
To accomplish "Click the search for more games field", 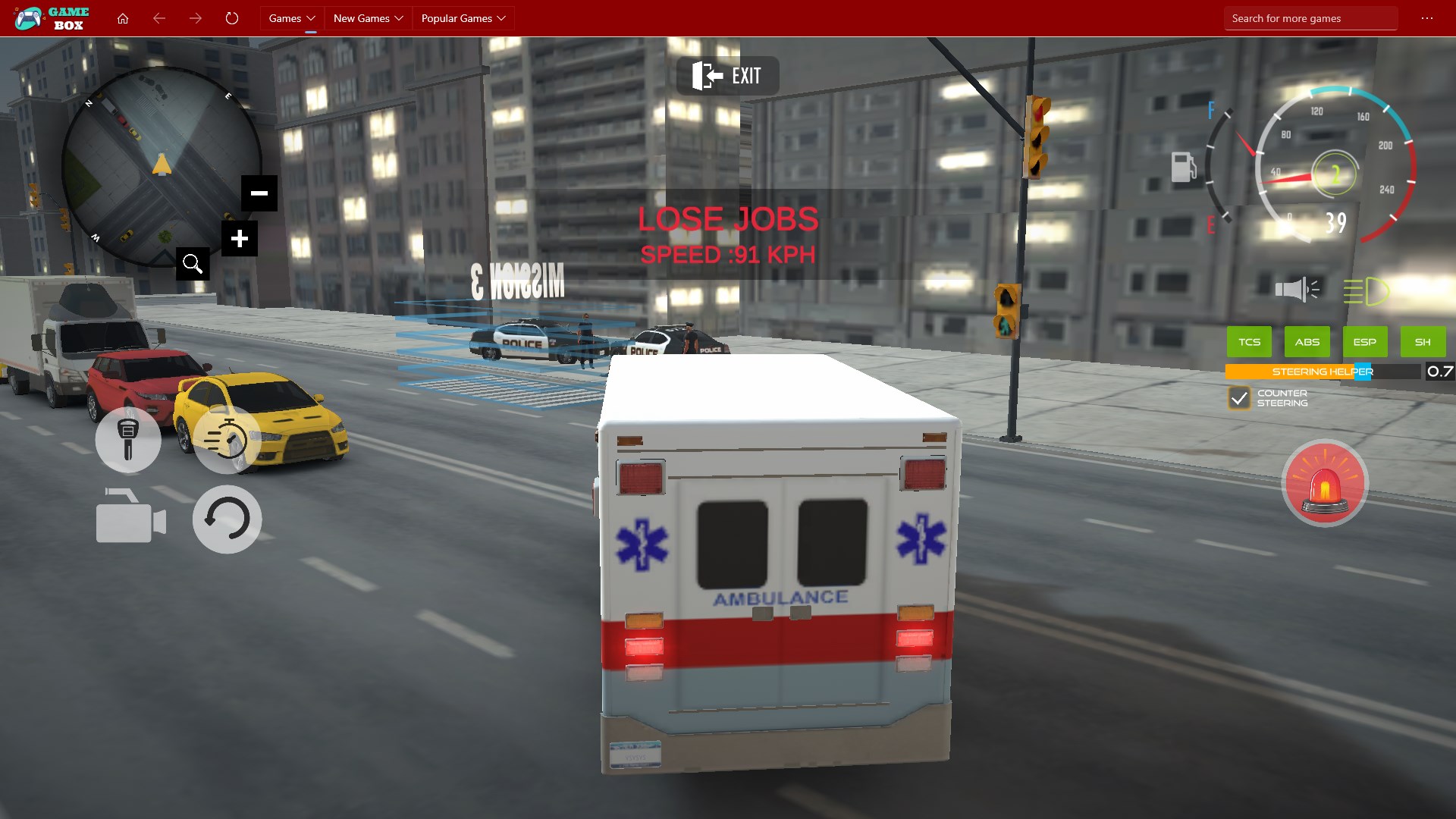I will pos(1311,17).
